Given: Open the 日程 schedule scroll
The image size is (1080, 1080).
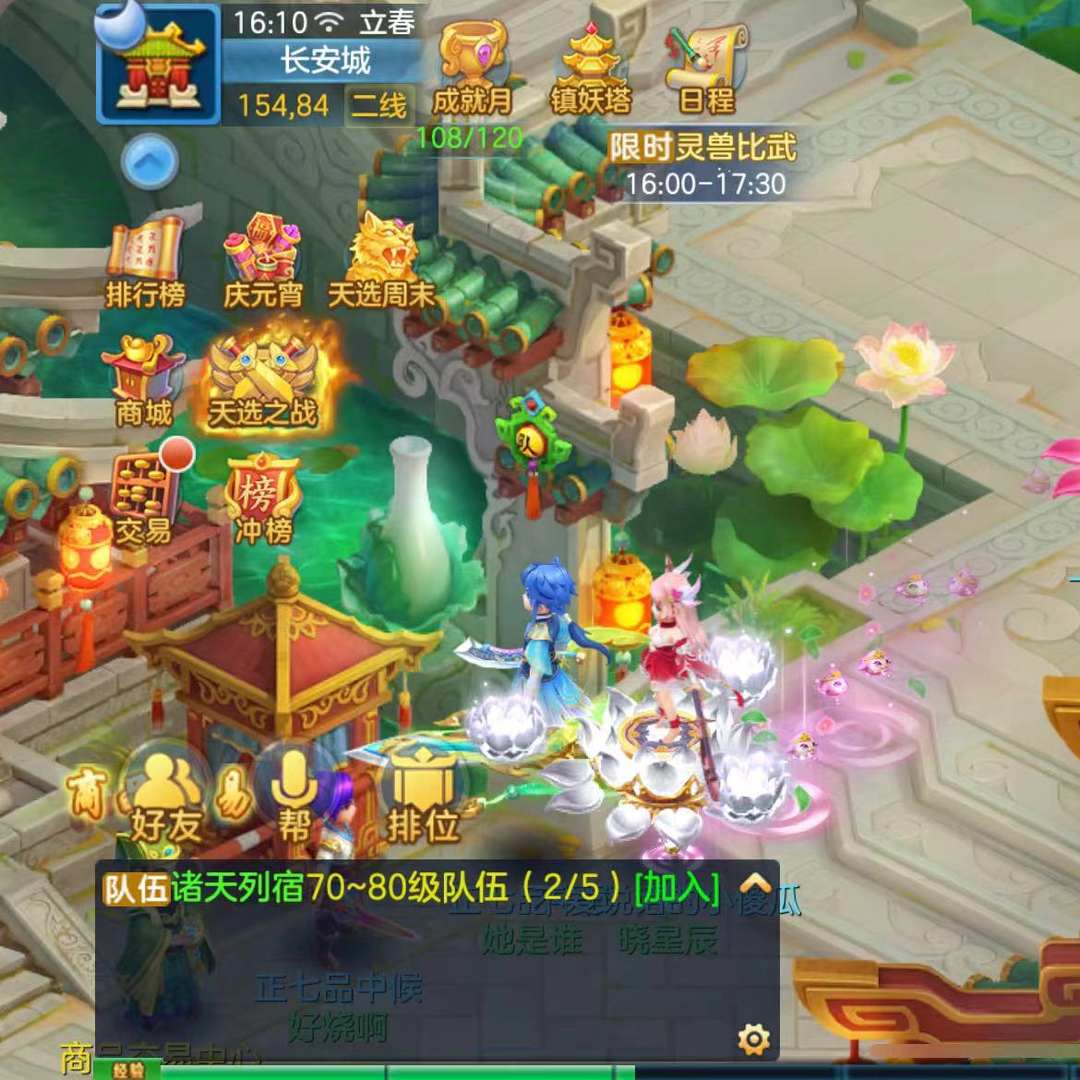Looking at the screenshot, I should pyautogui.click(x=706, y=66).
